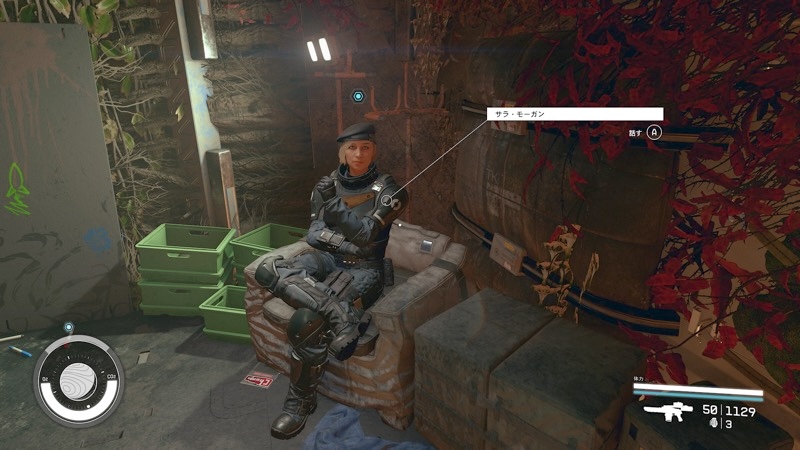The height and width of the screenshot is (450, 800).
Task: Click the blue marker above the compass
Action: (68, 327)
